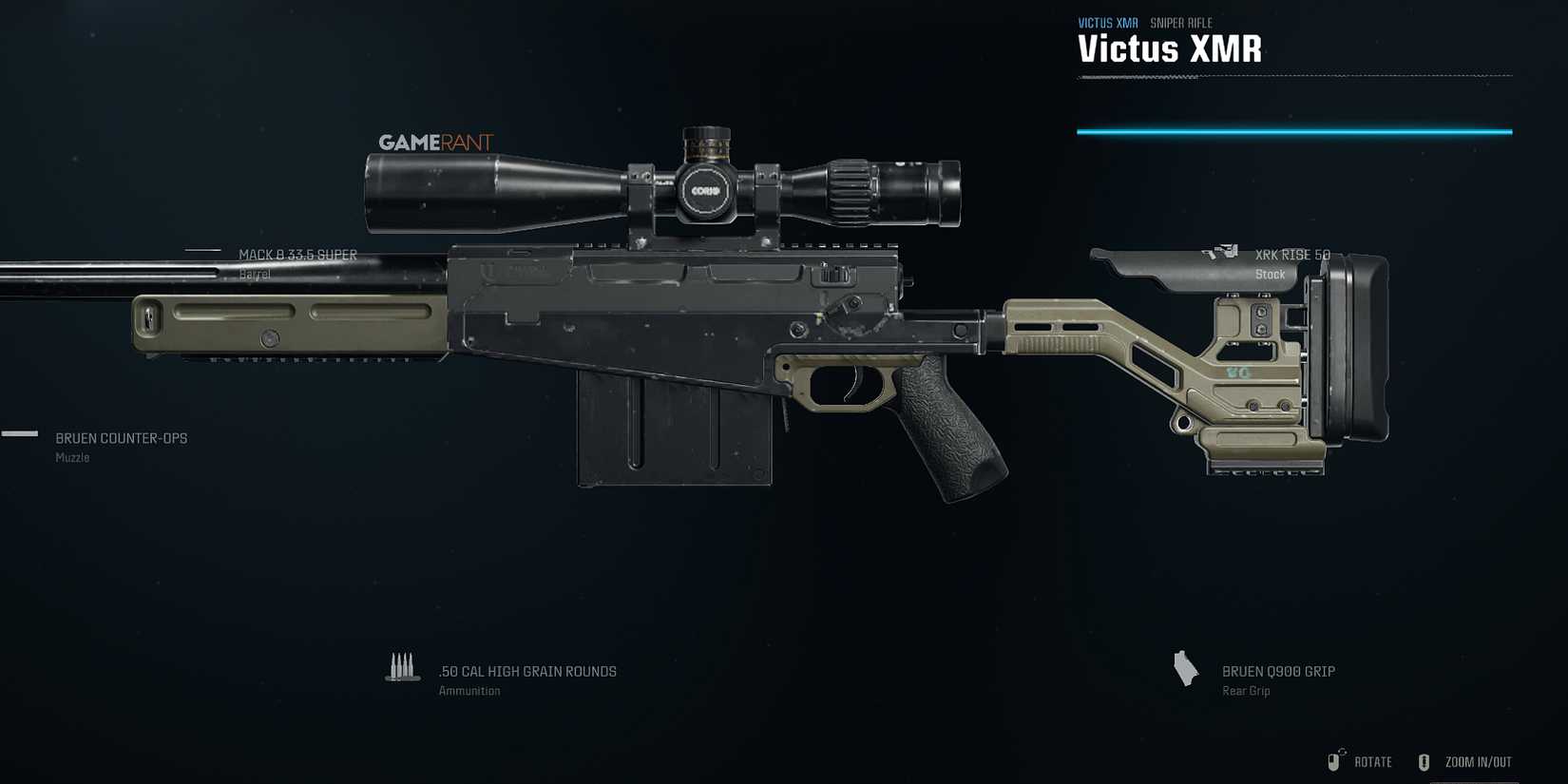Open the Bruen Counter-Ops muzzle slot
This screenshot has height=784, width=1568.
pyautogui.click(x=120, y=438)
